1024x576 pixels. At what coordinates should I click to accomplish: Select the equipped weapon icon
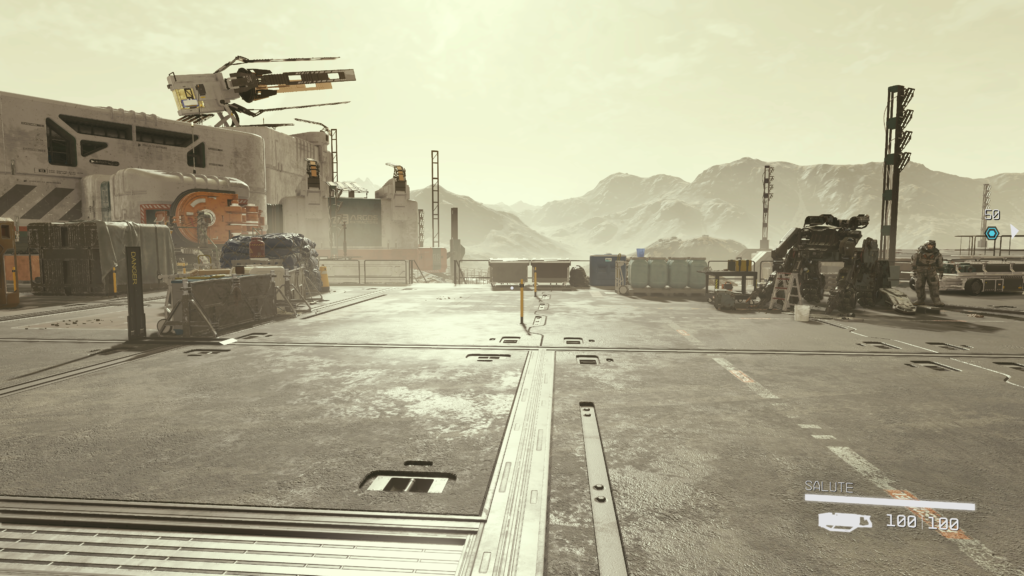click(844, 522)
